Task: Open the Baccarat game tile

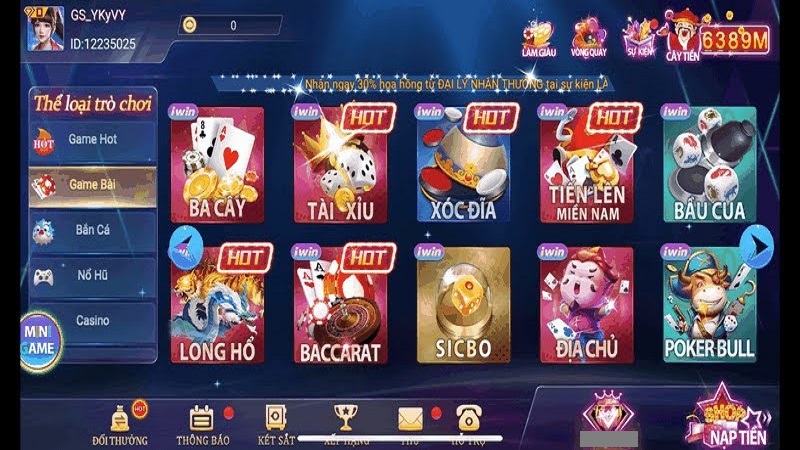Action: pyautogui.click(x=340, y=305)
